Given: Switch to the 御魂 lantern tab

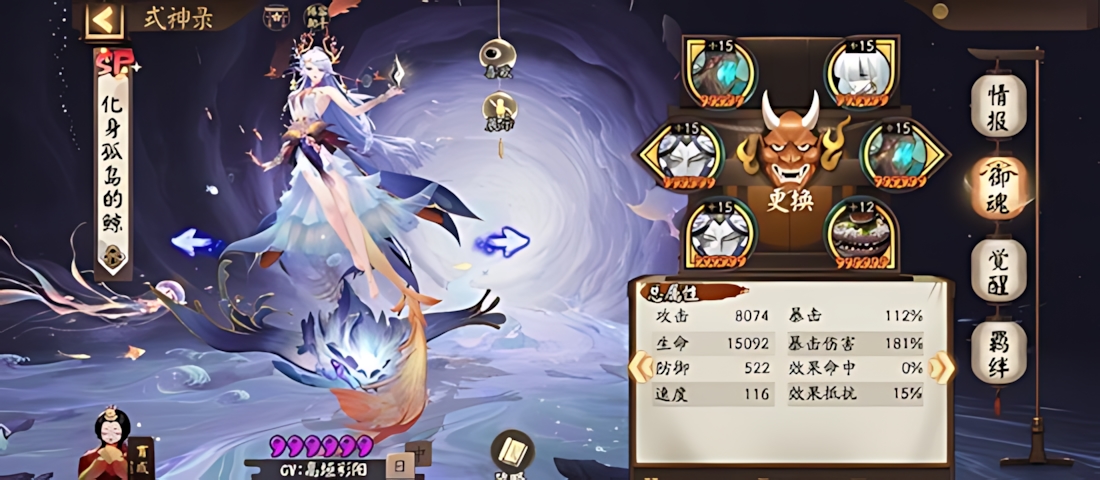Looking at the screenshot, I should point(998,187).
